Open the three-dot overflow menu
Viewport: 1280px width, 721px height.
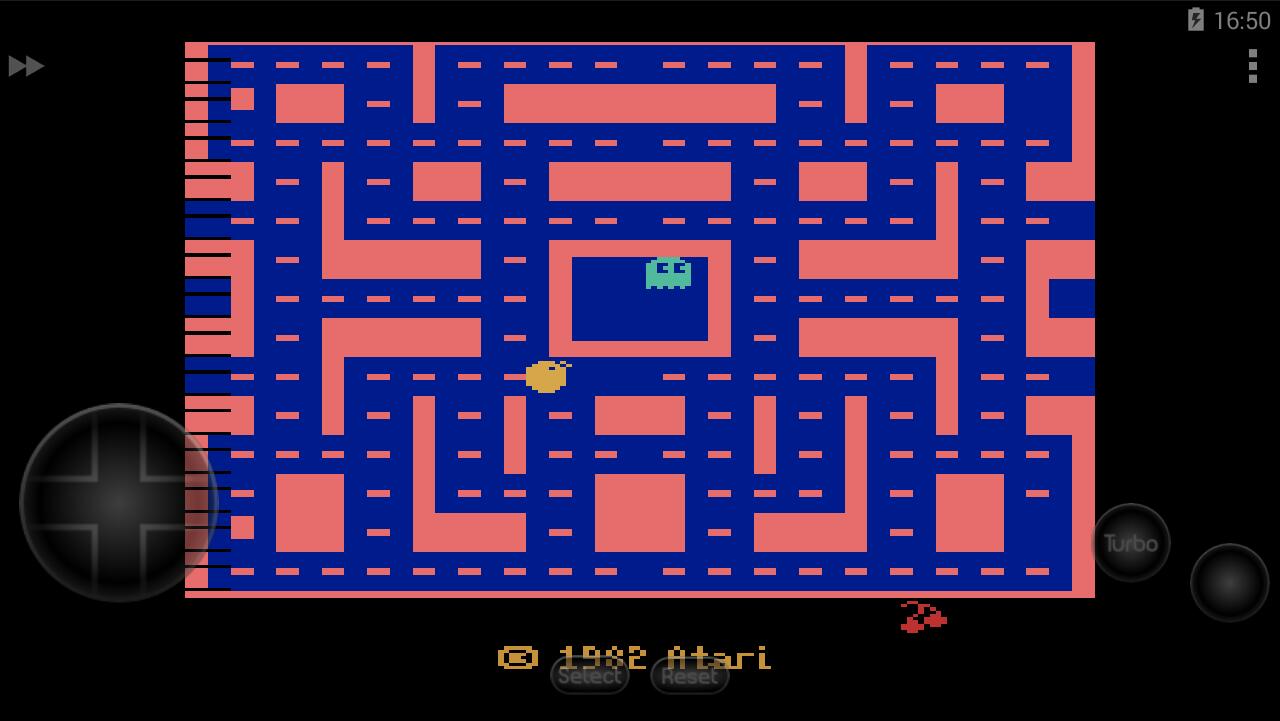click(1253, 67)
